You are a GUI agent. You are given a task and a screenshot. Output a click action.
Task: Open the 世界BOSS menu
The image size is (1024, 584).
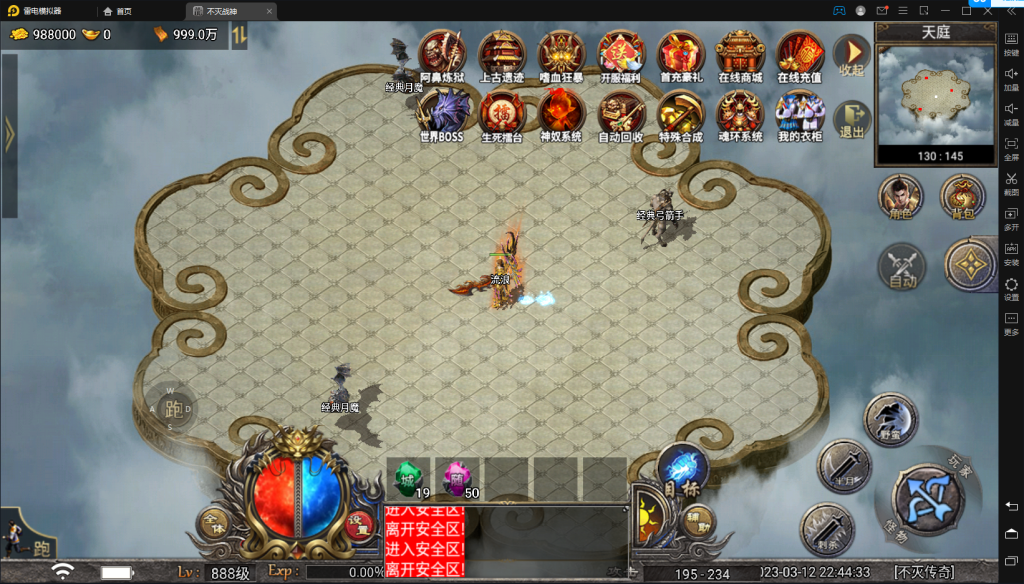(x=441, y=113)
